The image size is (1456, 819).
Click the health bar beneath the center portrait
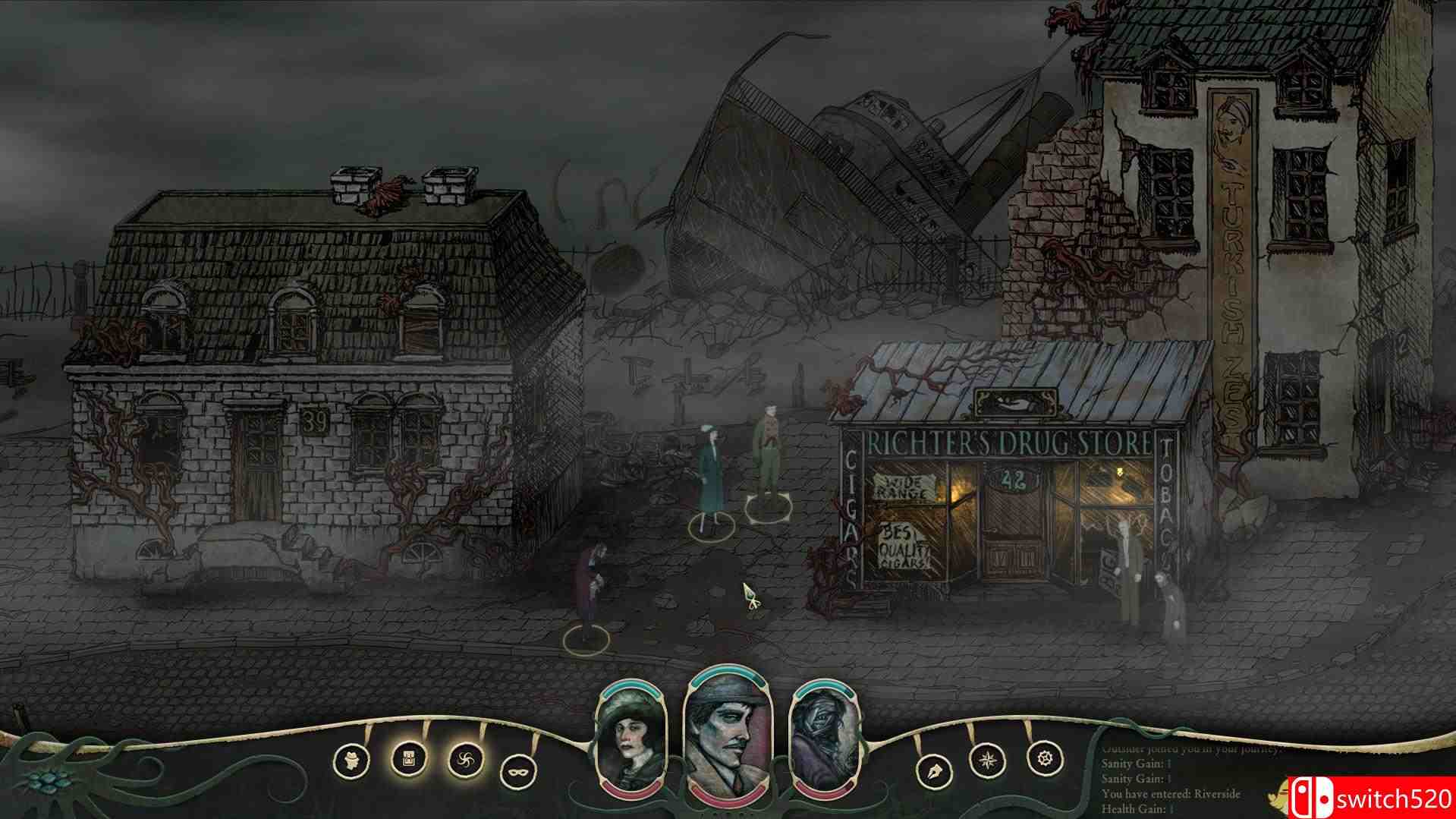(726, 805)
